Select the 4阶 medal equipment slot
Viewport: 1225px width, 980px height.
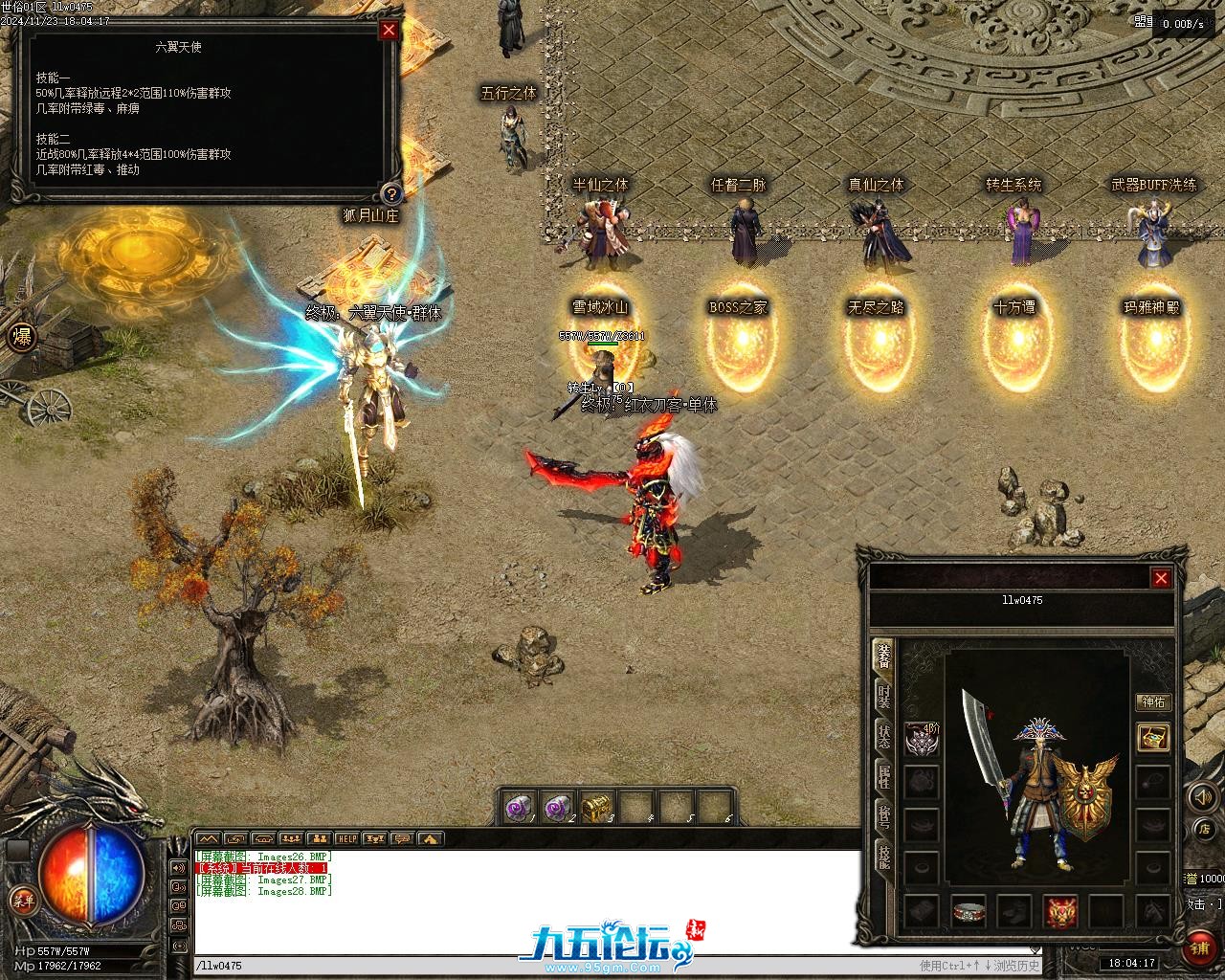pos(922,737)
